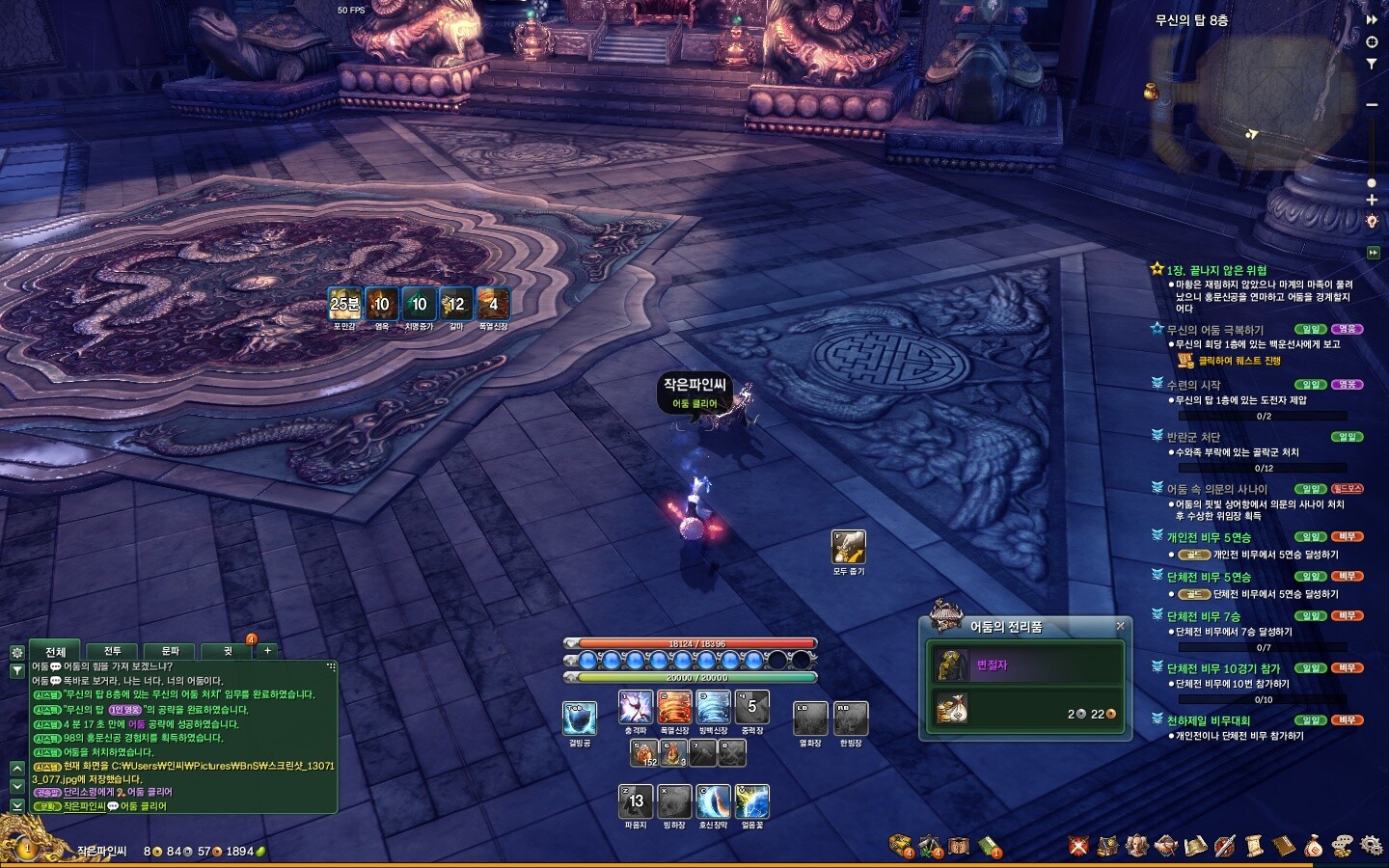Cast the 빙백신장 ice skill

pos(713,708)
